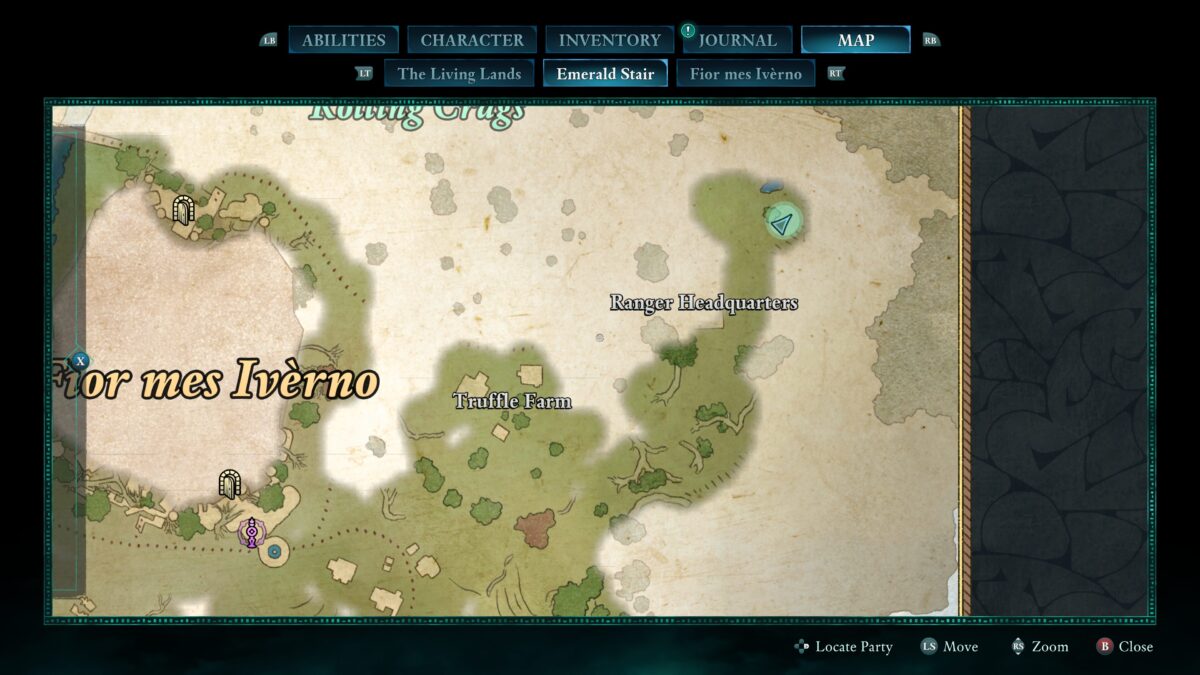Select the Truffle Farm map label

(512, 401)
